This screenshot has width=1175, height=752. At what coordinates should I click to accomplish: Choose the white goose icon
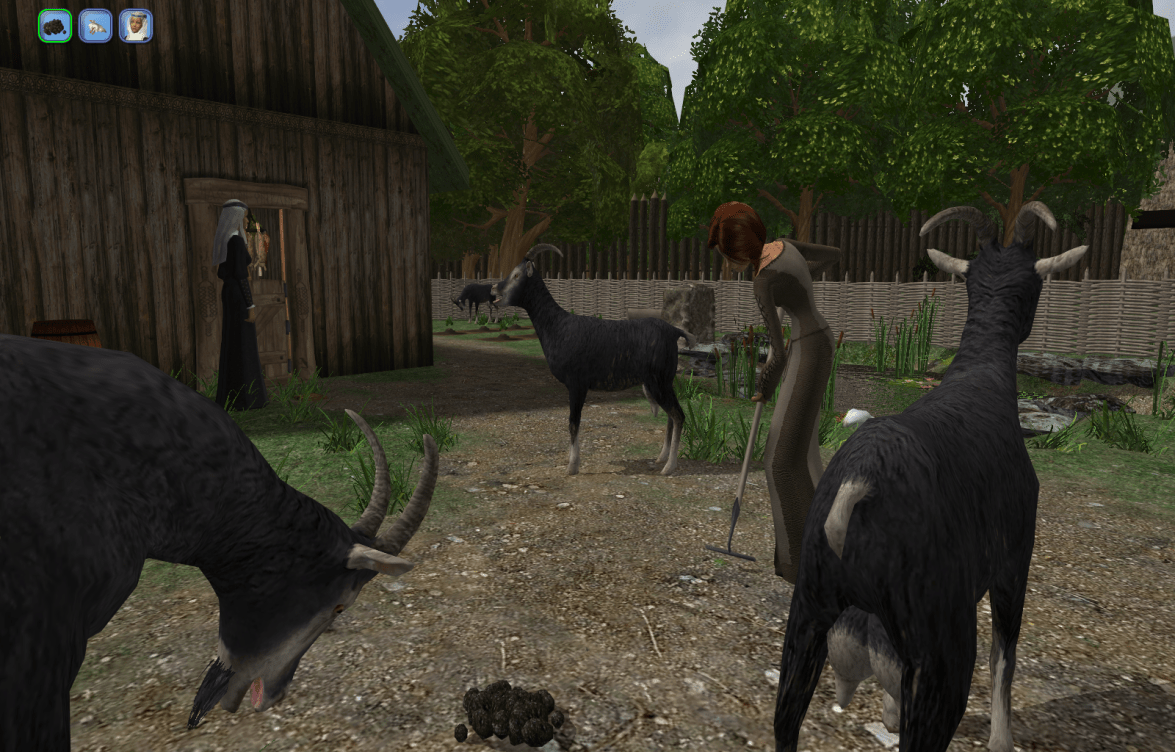95,26
